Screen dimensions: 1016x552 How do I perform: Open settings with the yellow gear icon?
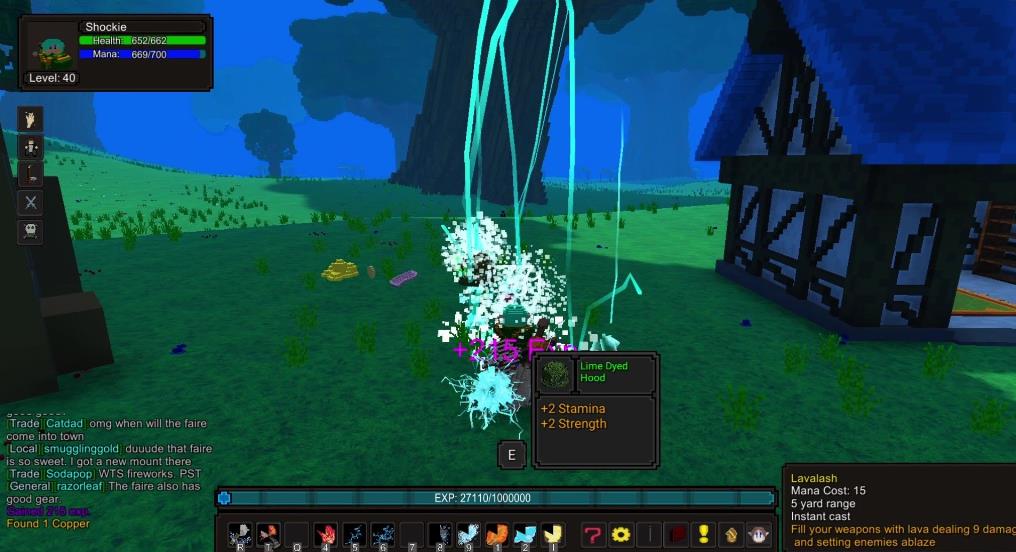[x=621, y=535]
